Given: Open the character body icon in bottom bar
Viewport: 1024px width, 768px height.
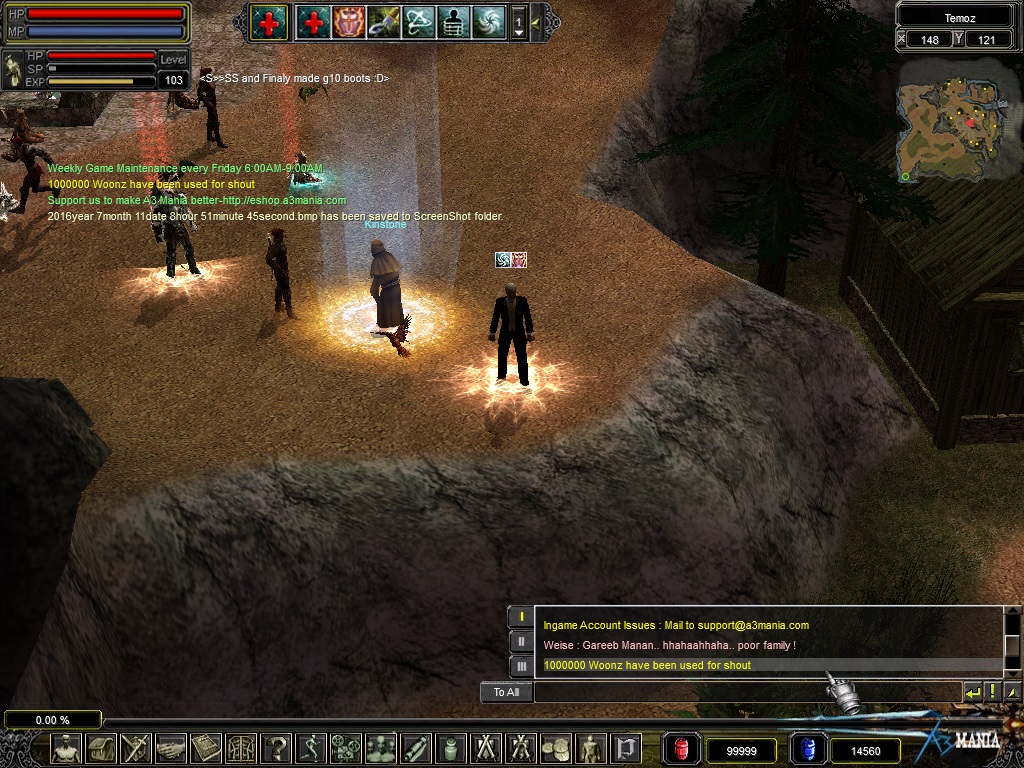Looking at the screenshot, I should pos(66,748).
